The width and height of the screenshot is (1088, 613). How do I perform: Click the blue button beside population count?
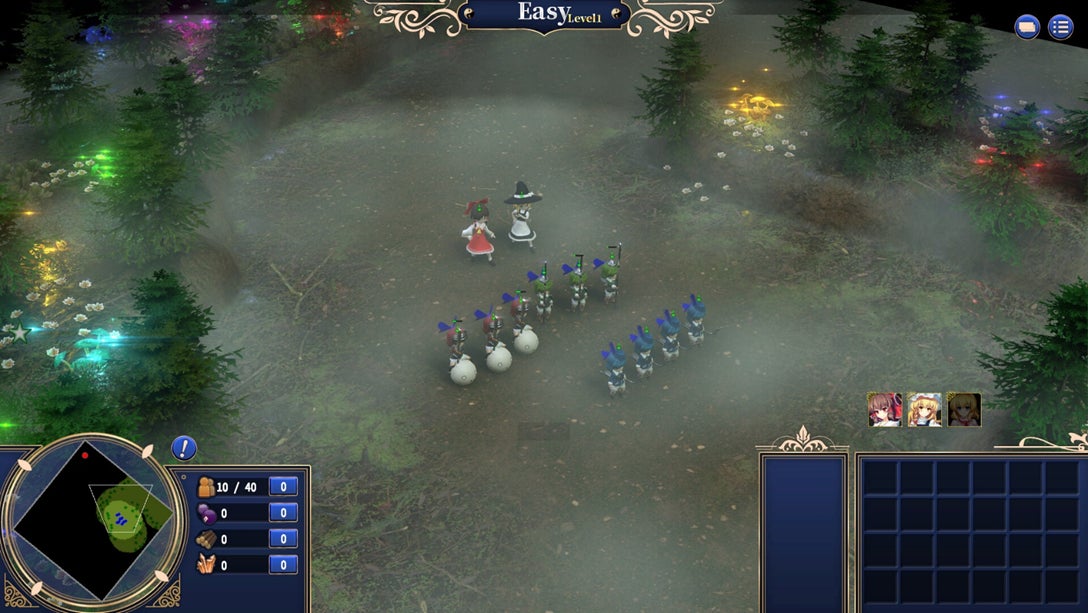tap(283, 487)
